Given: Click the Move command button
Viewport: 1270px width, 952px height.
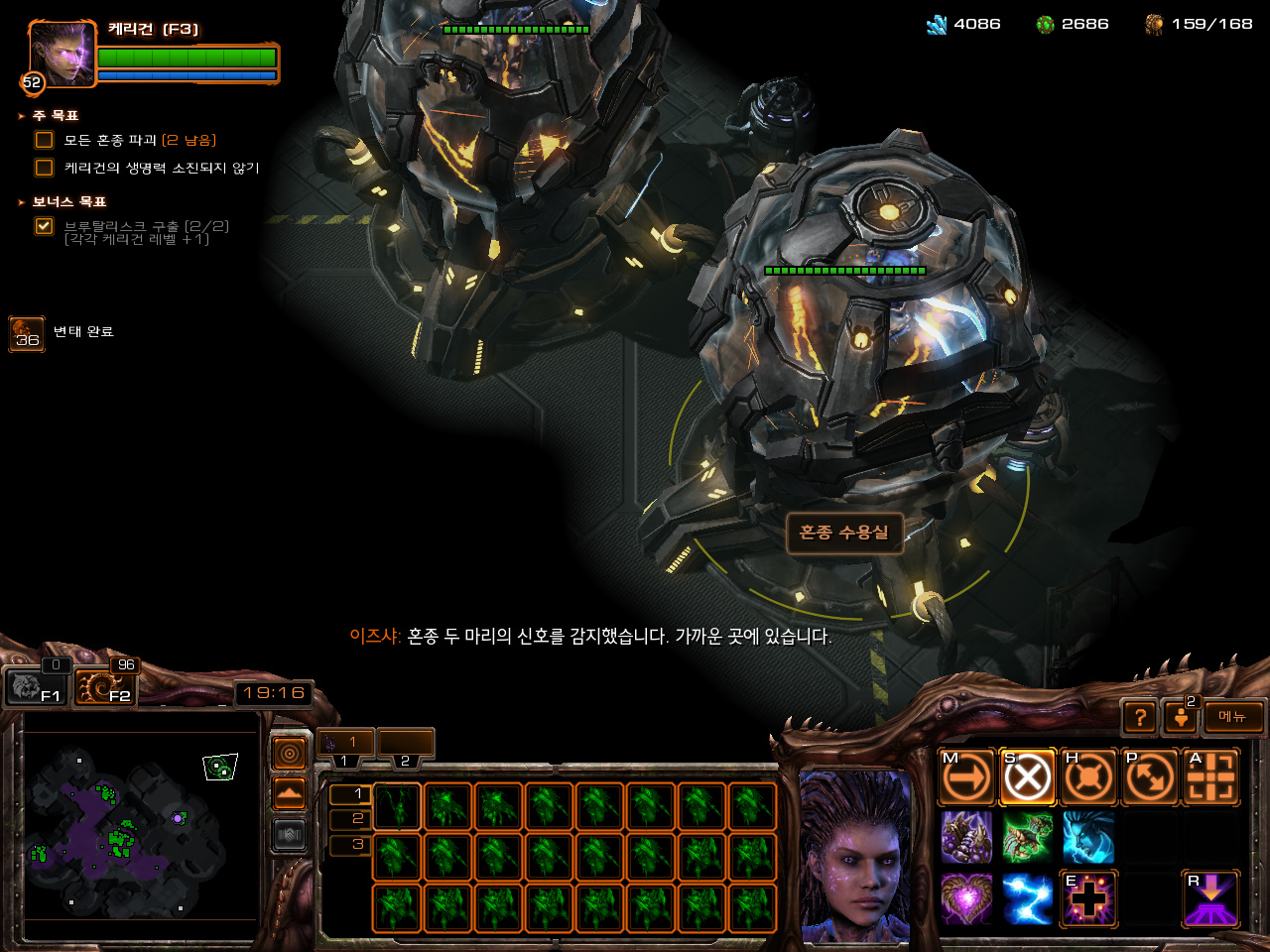Looking at the screenshot, I should (966, 776).
